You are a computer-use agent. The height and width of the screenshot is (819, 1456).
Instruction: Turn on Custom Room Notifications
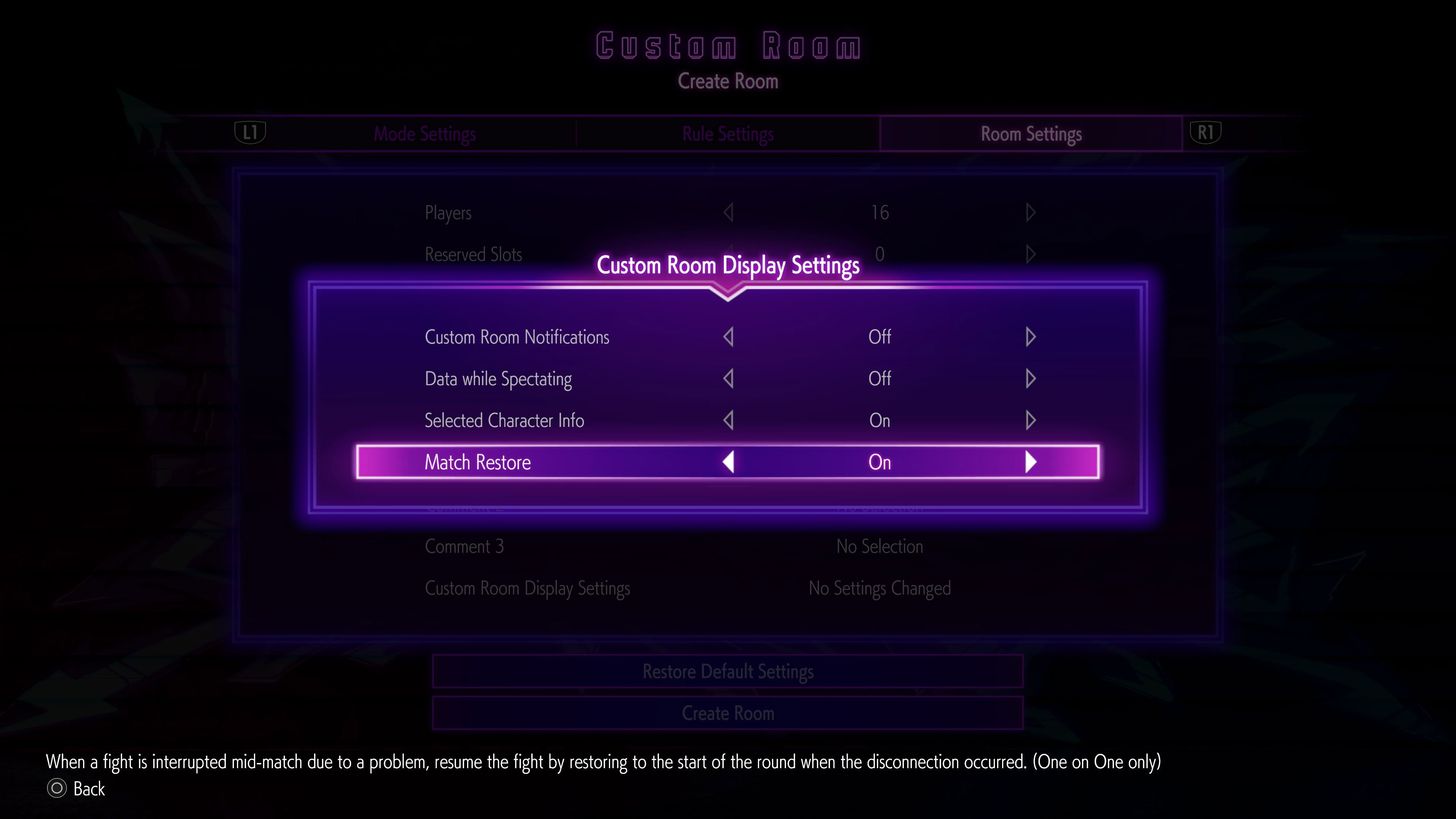[1031, 336]
